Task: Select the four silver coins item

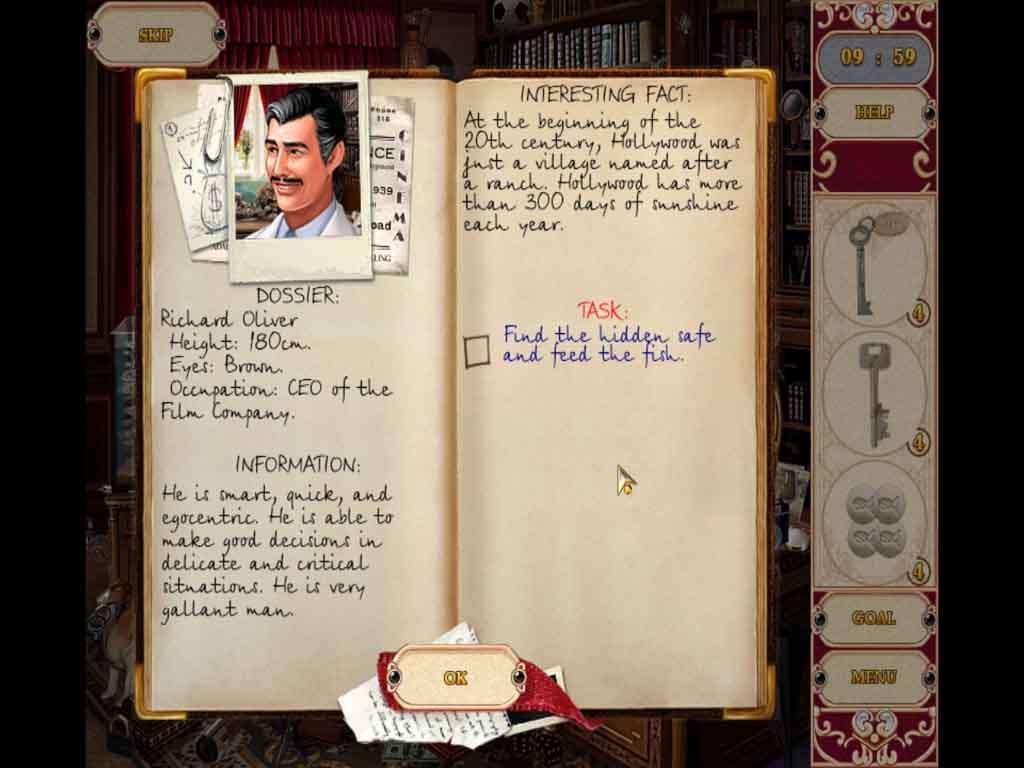Action: pyautogui.click(x=875, y=522)
